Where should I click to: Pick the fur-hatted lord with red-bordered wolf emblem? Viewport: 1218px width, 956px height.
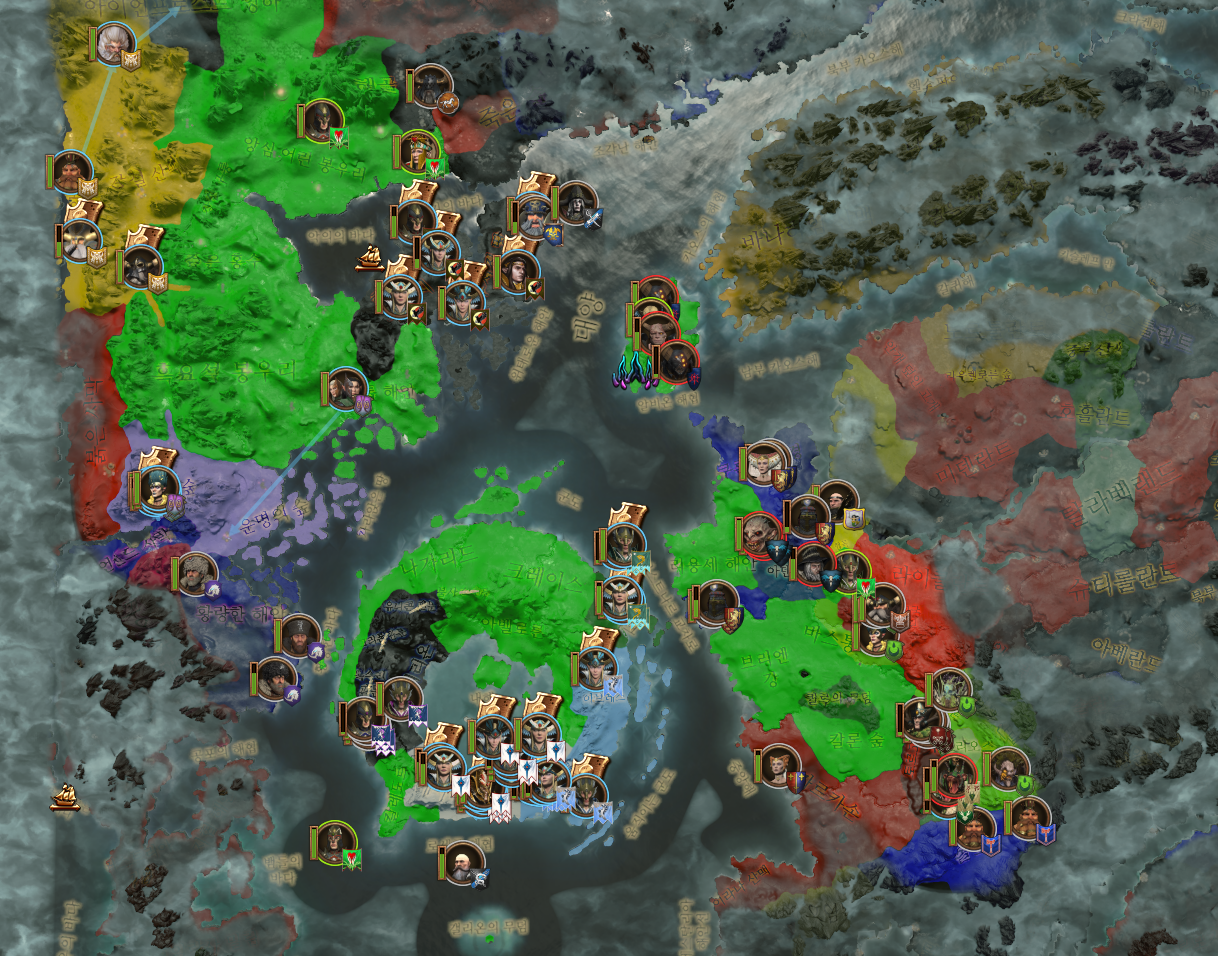click(195, 573)
